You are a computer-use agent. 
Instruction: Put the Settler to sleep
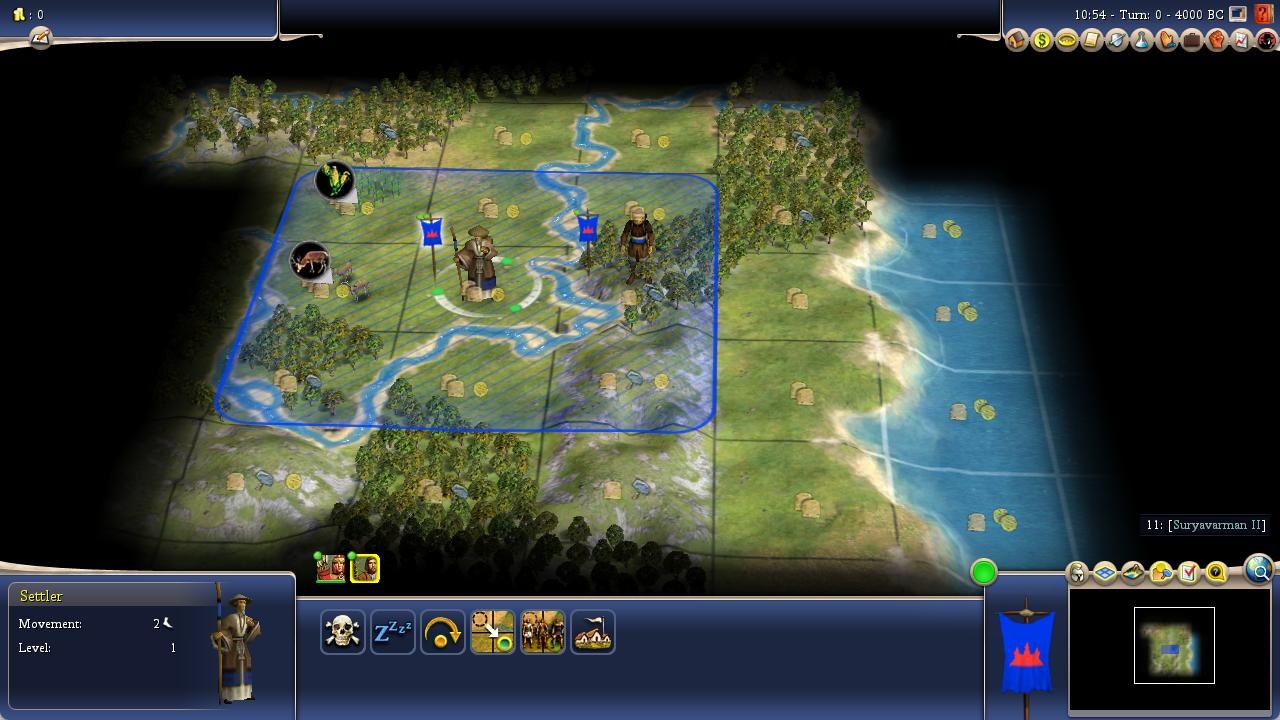[x=393, y=633]
